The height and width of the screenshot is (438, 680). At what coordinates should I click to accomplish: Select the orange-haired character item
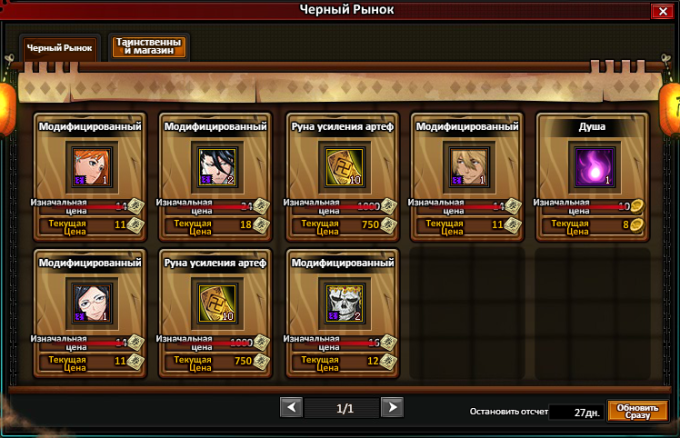tap(87, 163)
